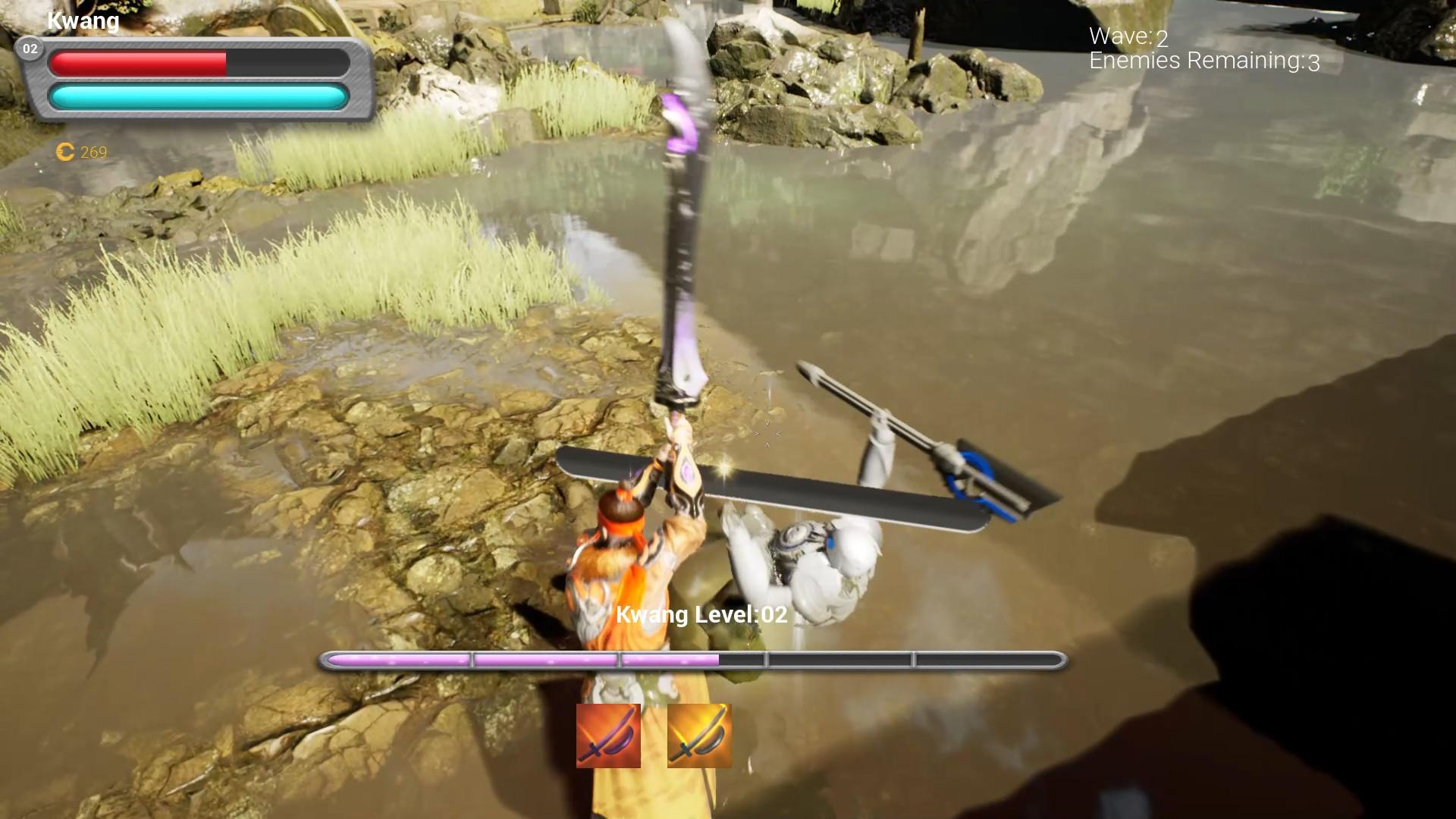
Task: Select the first purple sword ability icon
Action: pos(608,735)
